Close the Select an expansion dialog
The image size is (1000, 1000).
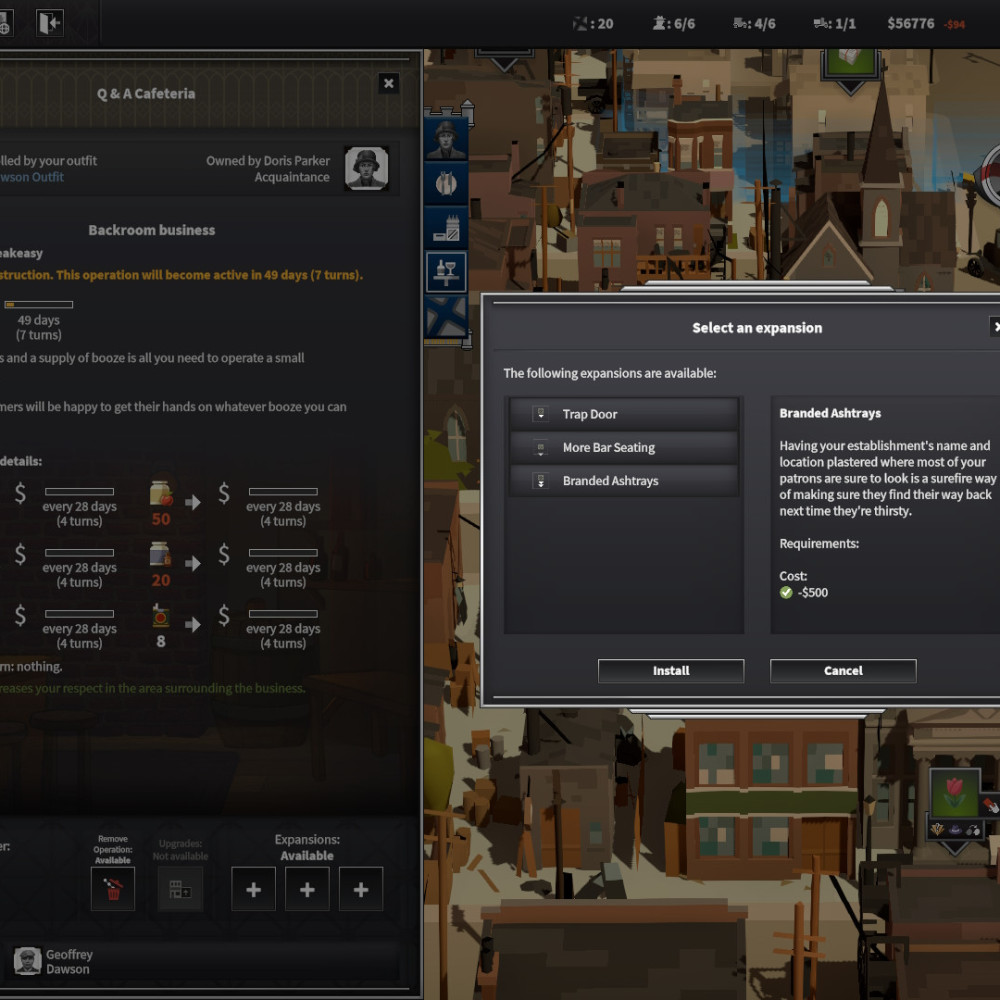tap(995, 327)
